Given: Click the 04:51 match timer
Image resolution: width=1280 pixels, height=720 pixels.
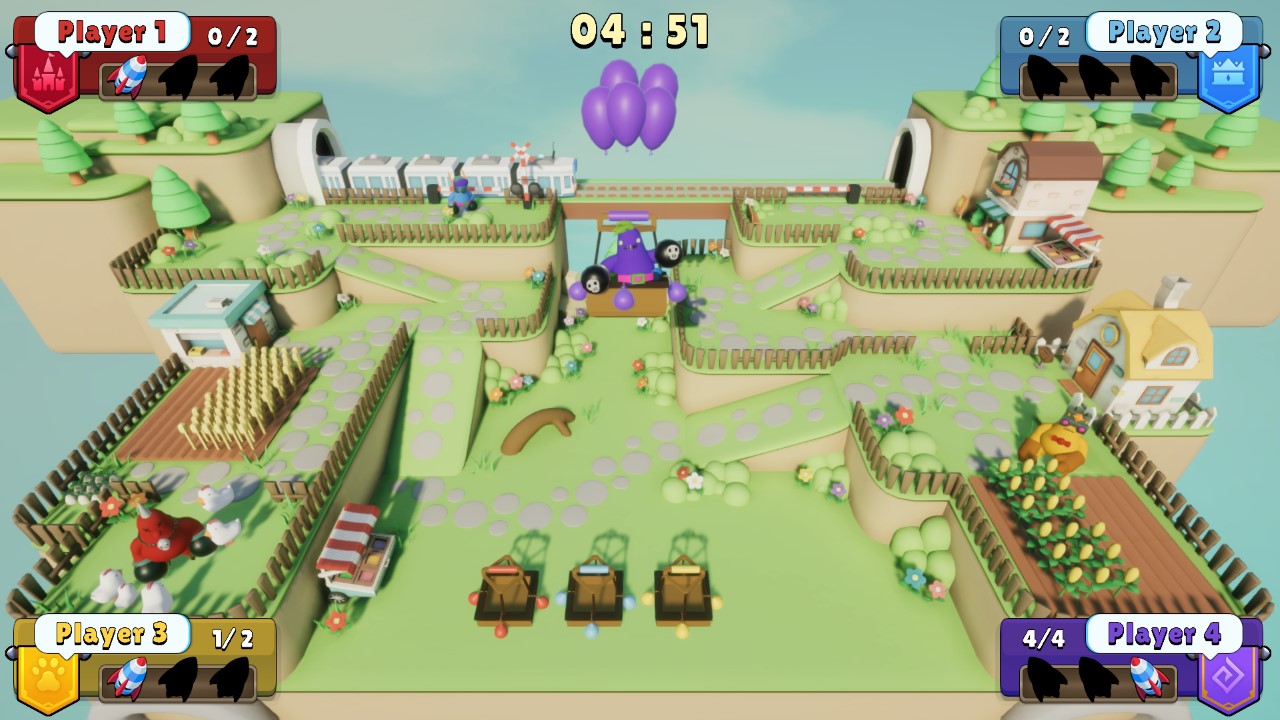Looking at the screenshot, I should pos(640,32).
